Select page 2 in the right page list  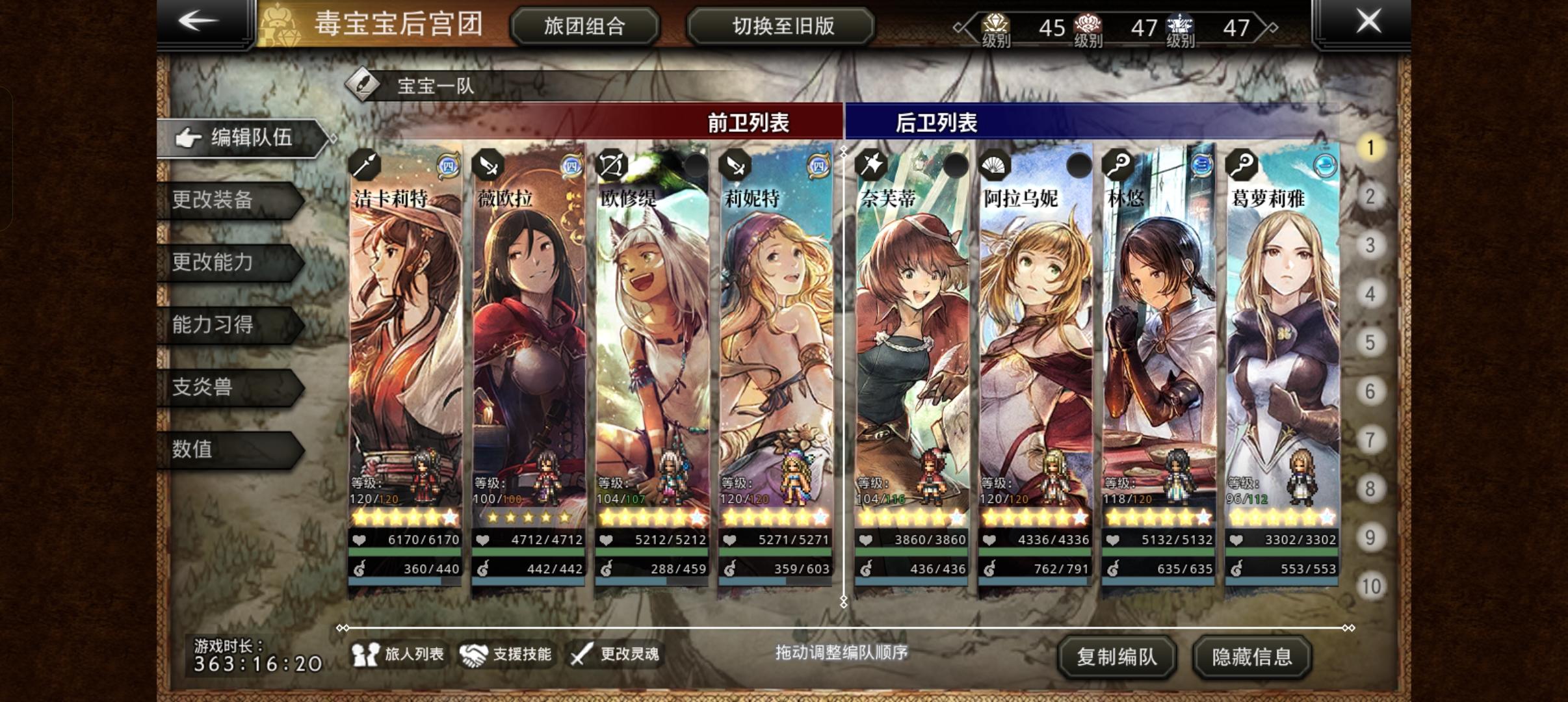(x=1371, y=196)
